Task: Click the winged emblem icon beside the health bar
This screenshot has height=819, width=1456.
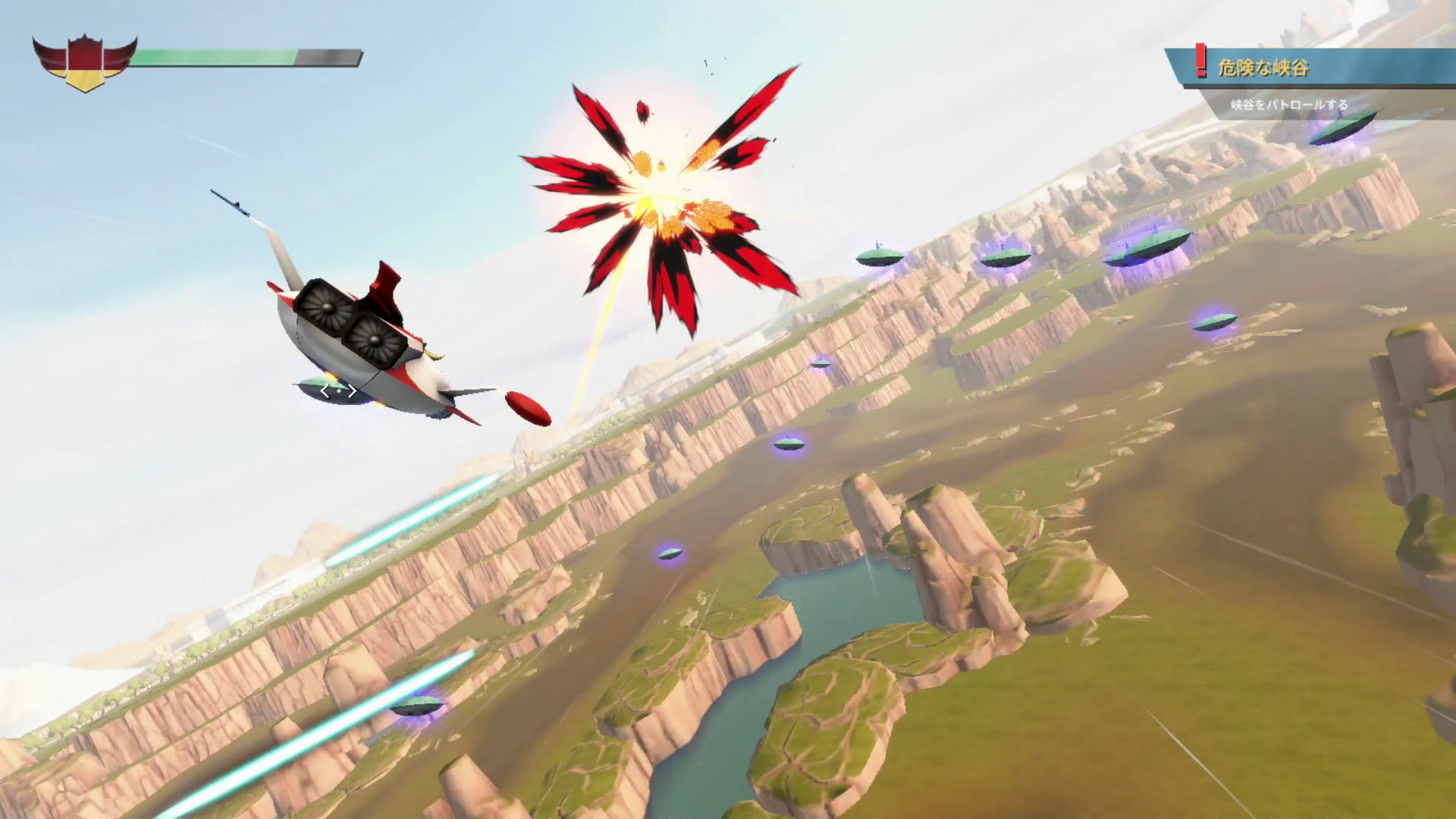Action: 84,62
